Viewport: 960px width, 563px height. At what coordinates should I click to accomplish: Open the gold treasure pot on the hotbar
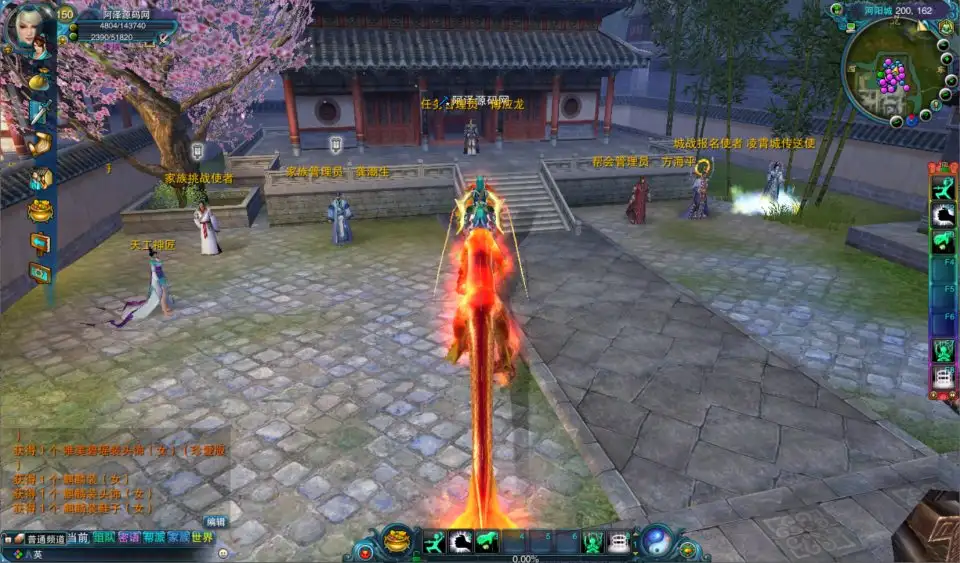397,541
